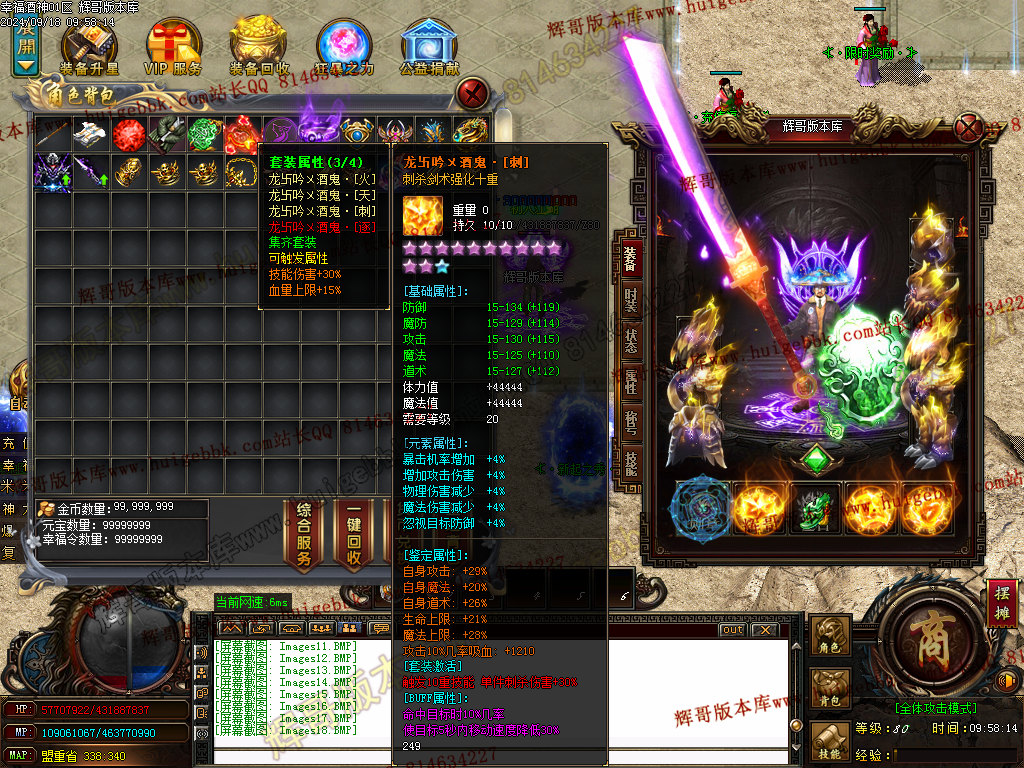Activate the 狂暴之力 orb icon

click(x=344, y=47)
